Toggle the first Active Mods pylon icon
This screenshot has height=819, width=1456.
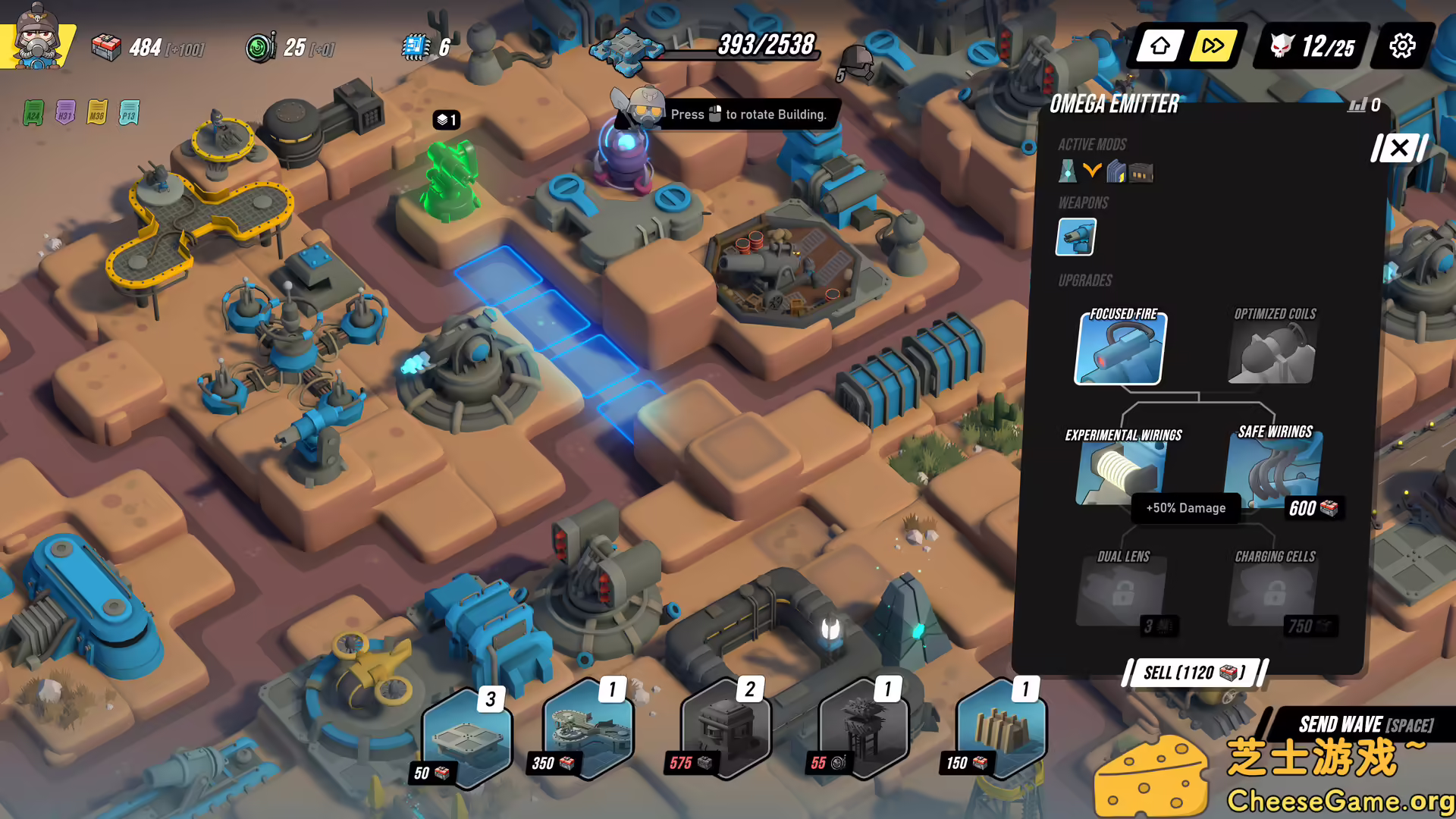point(1066,172)
